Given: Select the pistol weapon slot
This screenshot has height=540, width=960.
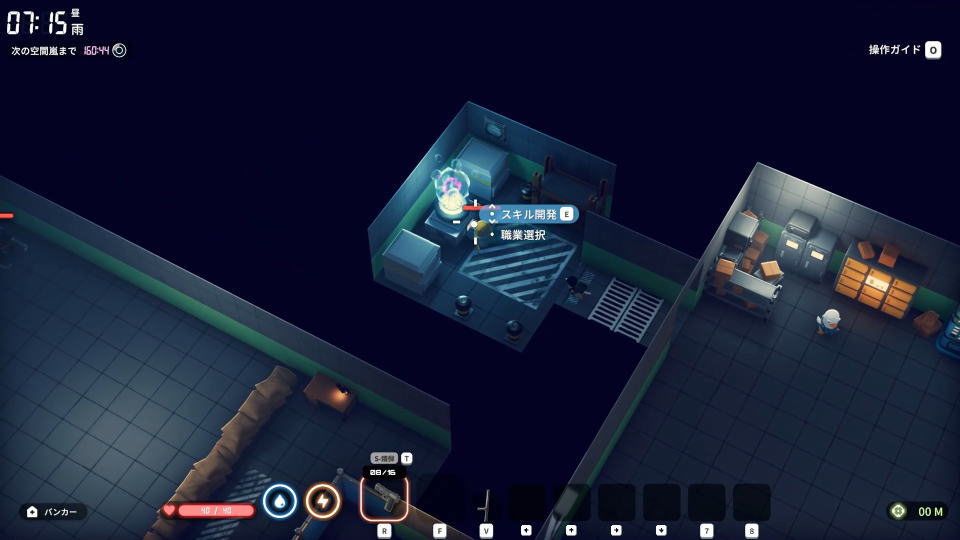Looking at the screenshot, I should click(384, 497).
